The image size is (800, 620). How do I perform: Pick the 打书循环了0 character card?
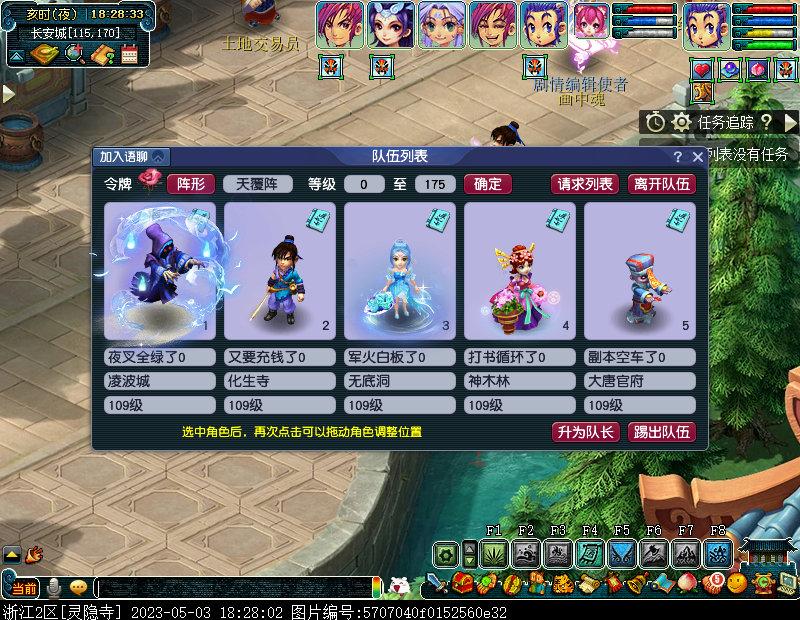click(x=519, y=270)
